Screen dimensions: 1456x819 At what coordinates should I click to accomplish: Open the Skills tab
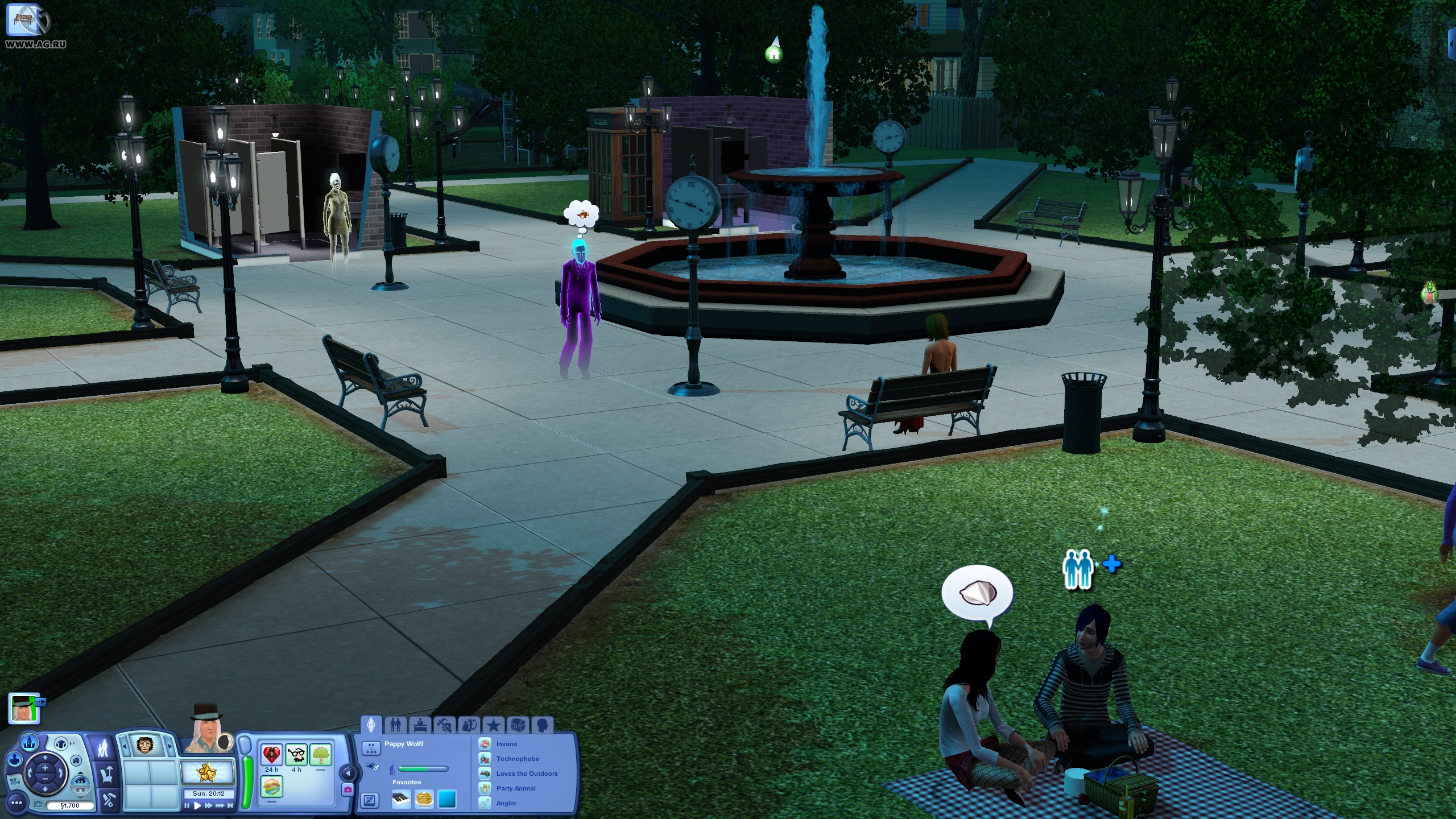click(x=445, y=725)
